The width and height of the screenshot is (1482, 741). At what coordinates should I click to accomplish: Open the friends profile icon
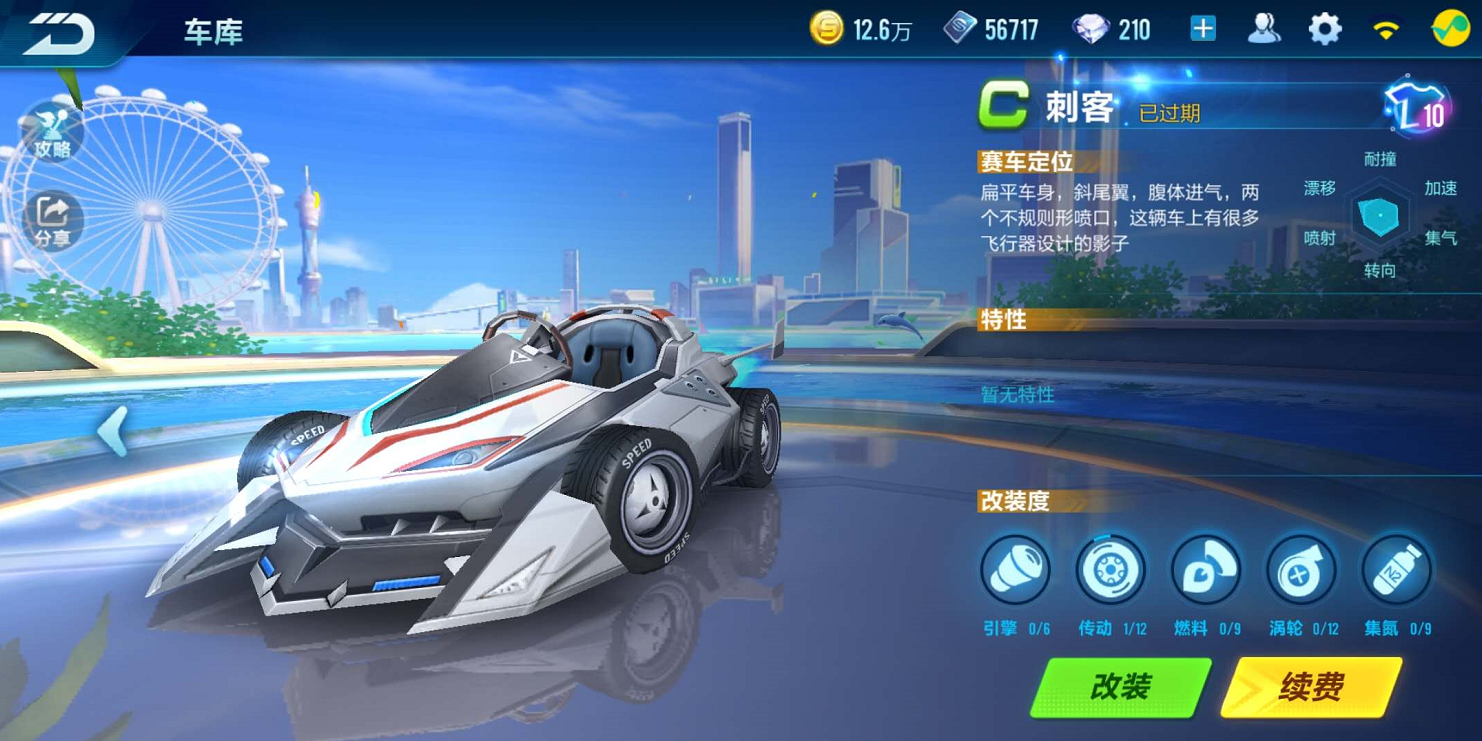1264,29
